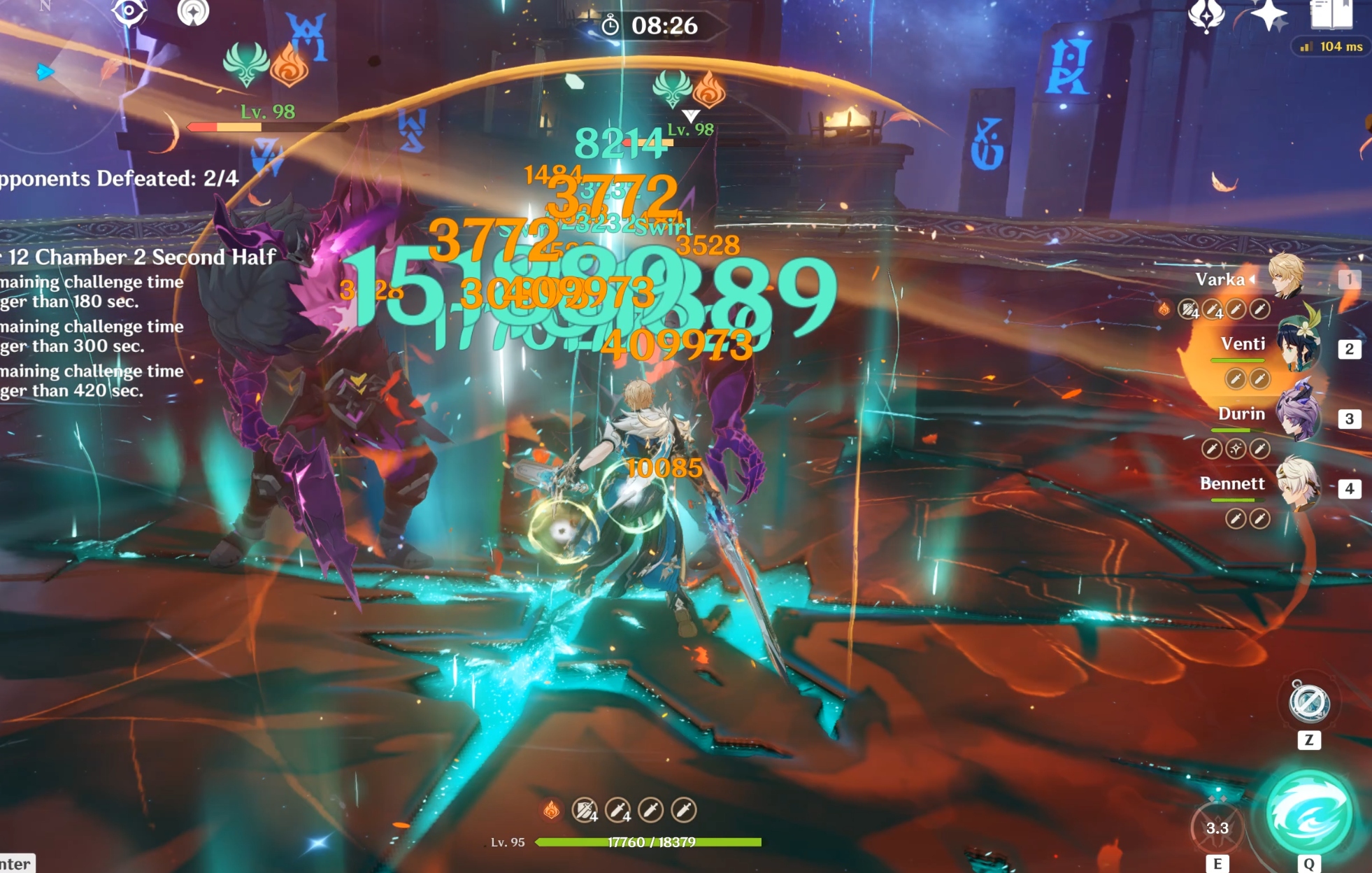Activate the glowing Elemental Burst button
The height and width of the screenshot is (873, 1372).
(1308, 813)
